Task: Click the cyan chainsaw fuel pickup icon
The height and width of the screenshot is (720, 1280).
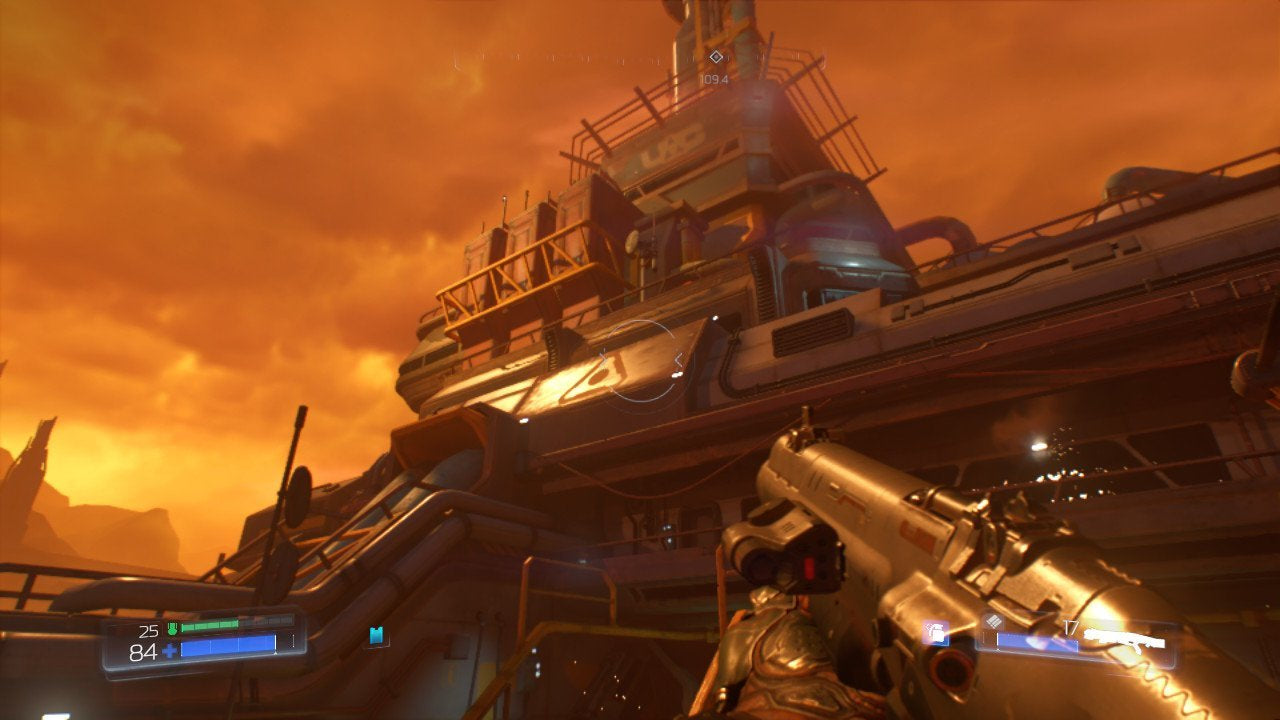Action: [x=376, y=634]
